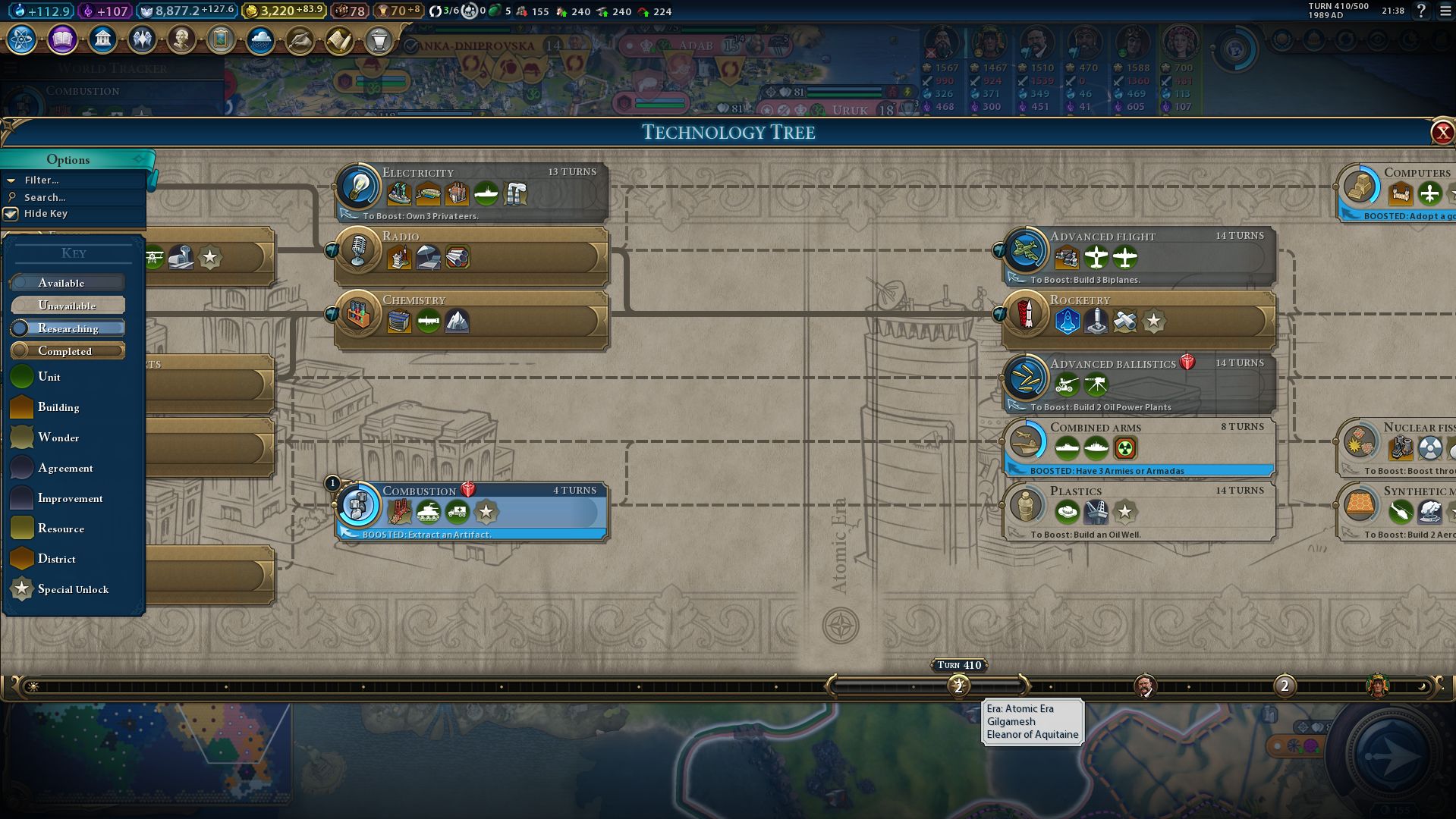The width and height of the screenshot is (1456, 819).
Task: Open the Civilopedia help question mark
Action: click(x=1421, y=11)
